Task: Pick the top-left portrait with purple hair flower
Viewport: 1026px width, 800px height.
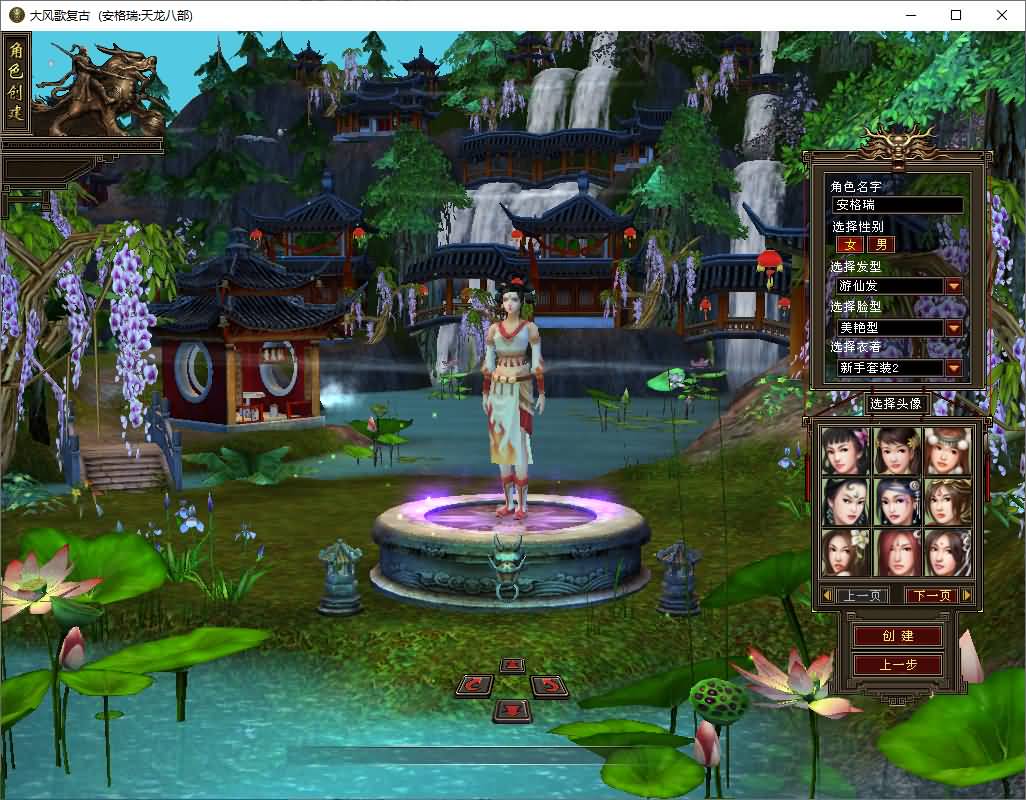Action: point(845,451)
